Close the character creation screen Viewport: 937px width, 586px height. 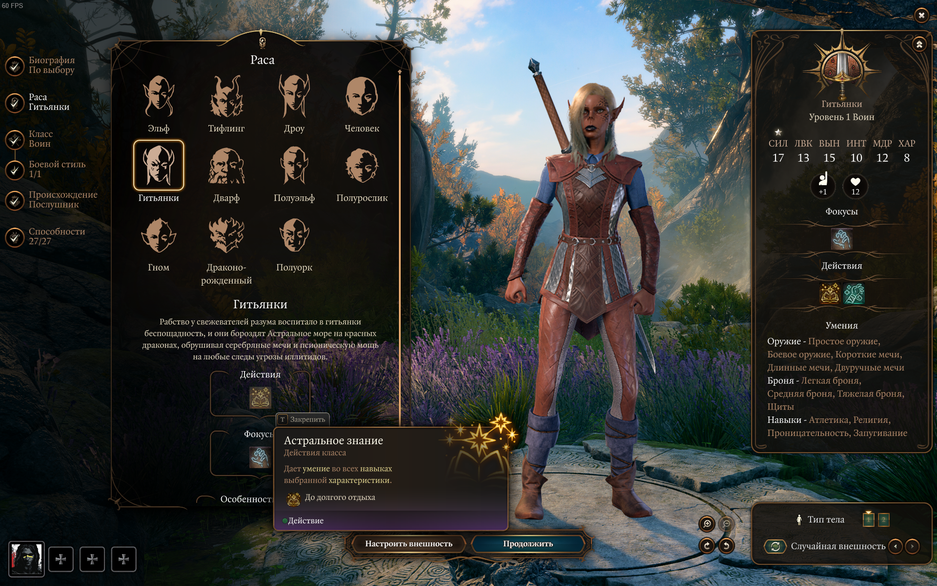click(921, 15)
